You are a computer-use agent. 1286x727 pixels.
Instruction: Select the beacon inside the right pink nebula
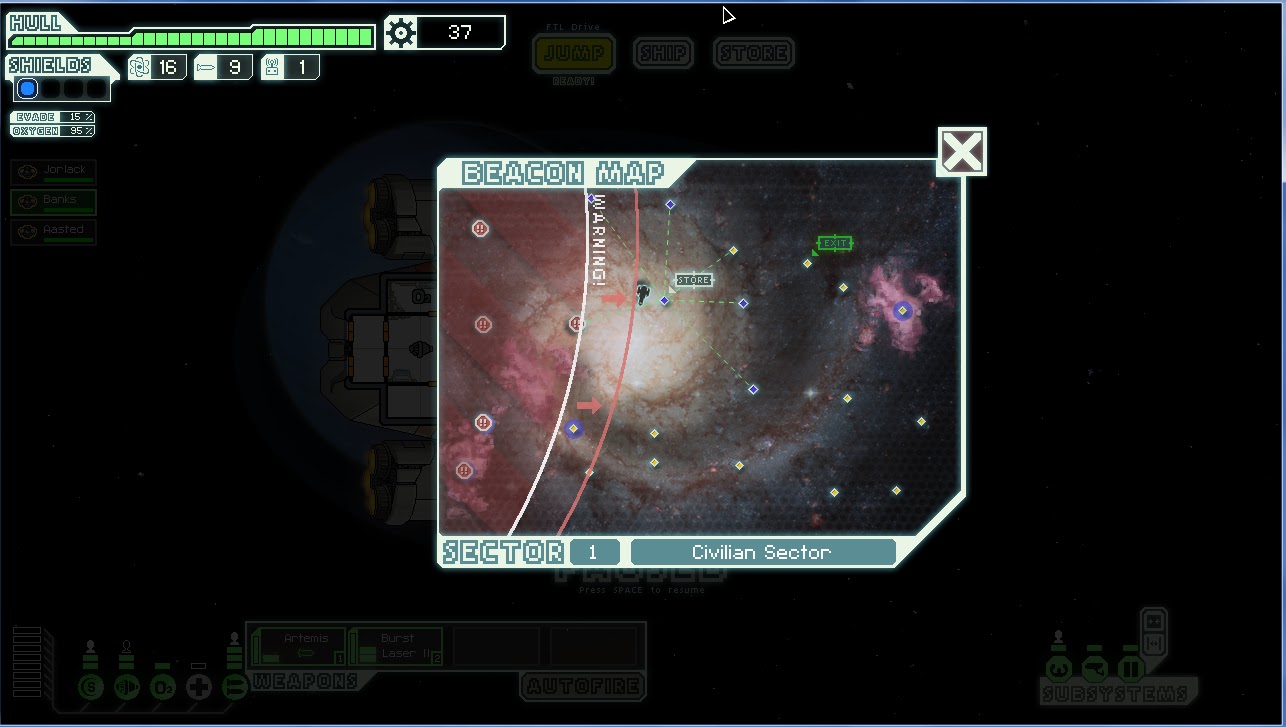pos(902,311)
